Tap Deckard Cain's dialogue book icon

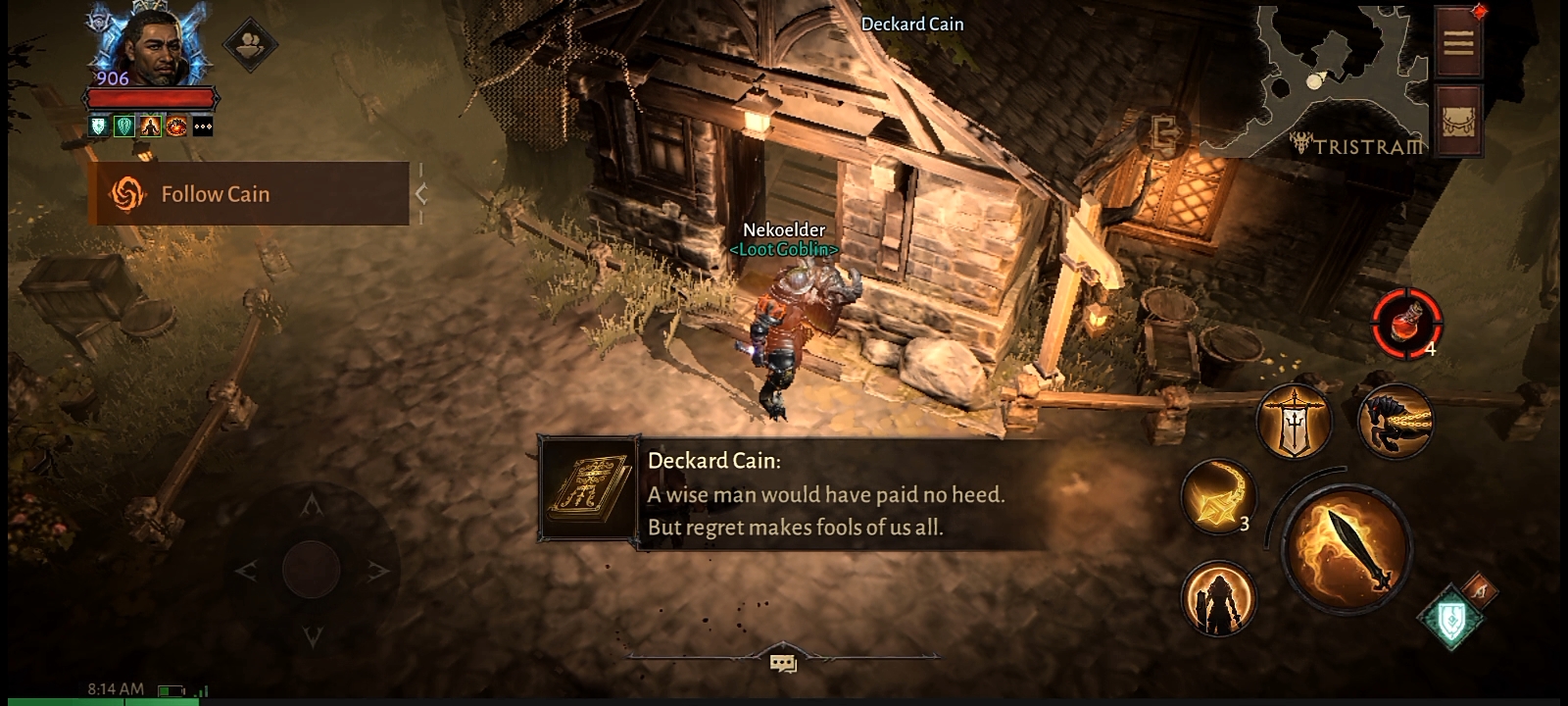(587, 489)
